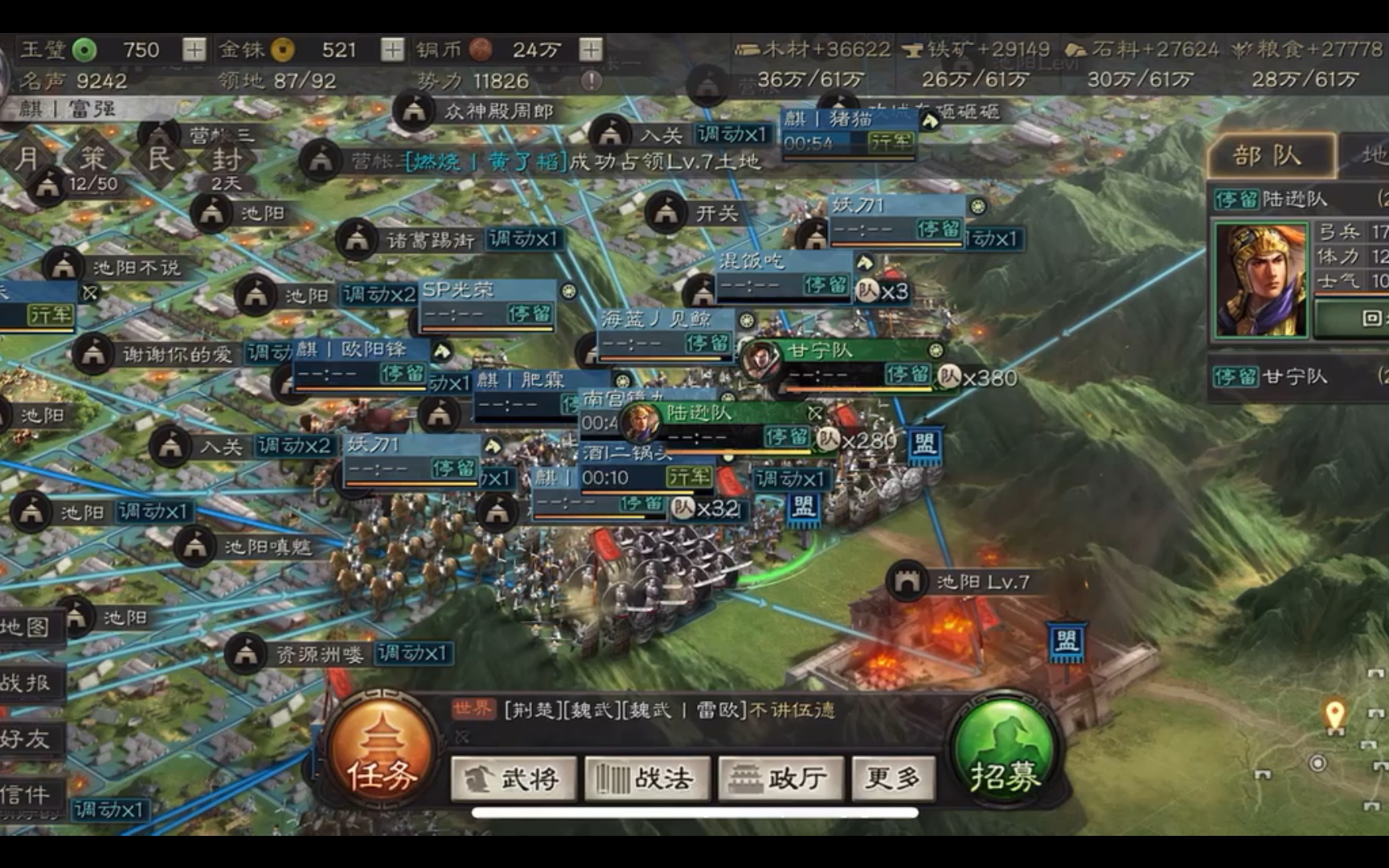Open the 招募 recruit screen
The image size is (1389, 868).
coord(1005,754)
